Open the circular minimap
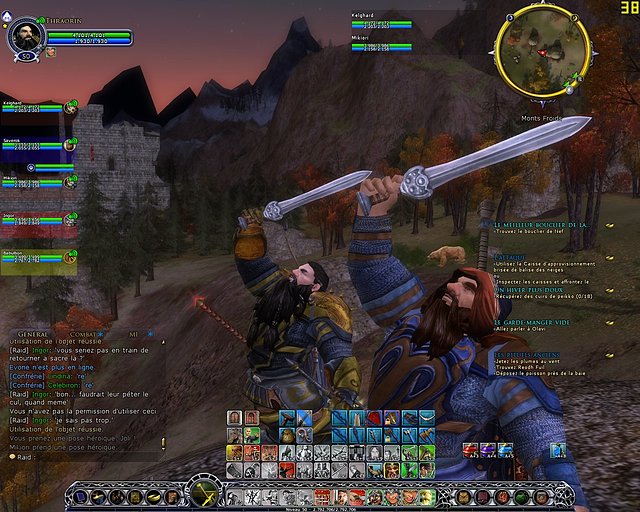Screen dimensions: 640x512 pos(541,54)
